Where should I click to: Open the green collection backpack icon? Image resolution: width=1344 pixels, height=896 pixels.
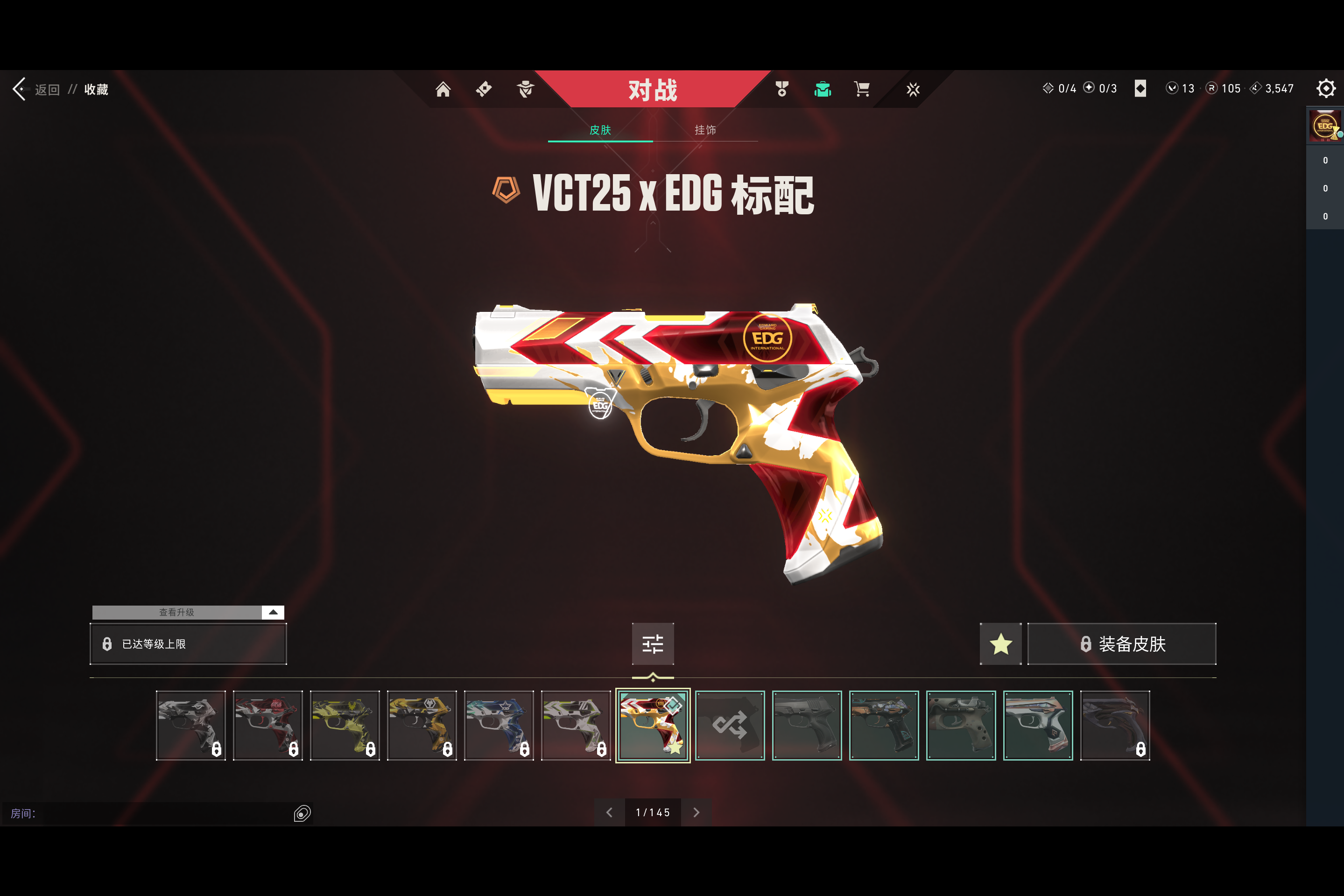coord(823,89)
